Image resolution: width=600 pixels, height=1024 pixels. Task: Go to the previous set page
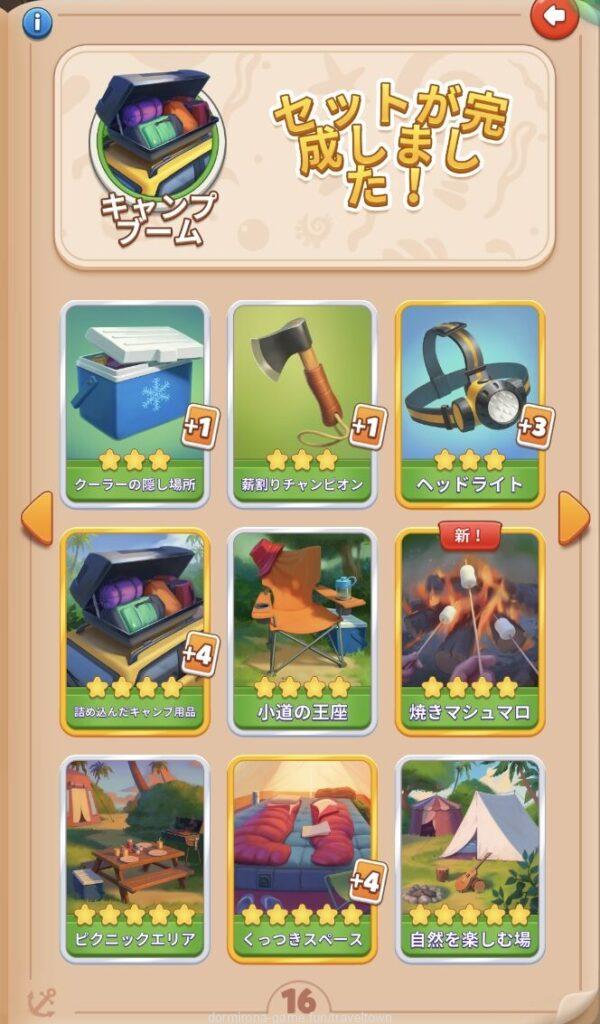coord(37,519)
